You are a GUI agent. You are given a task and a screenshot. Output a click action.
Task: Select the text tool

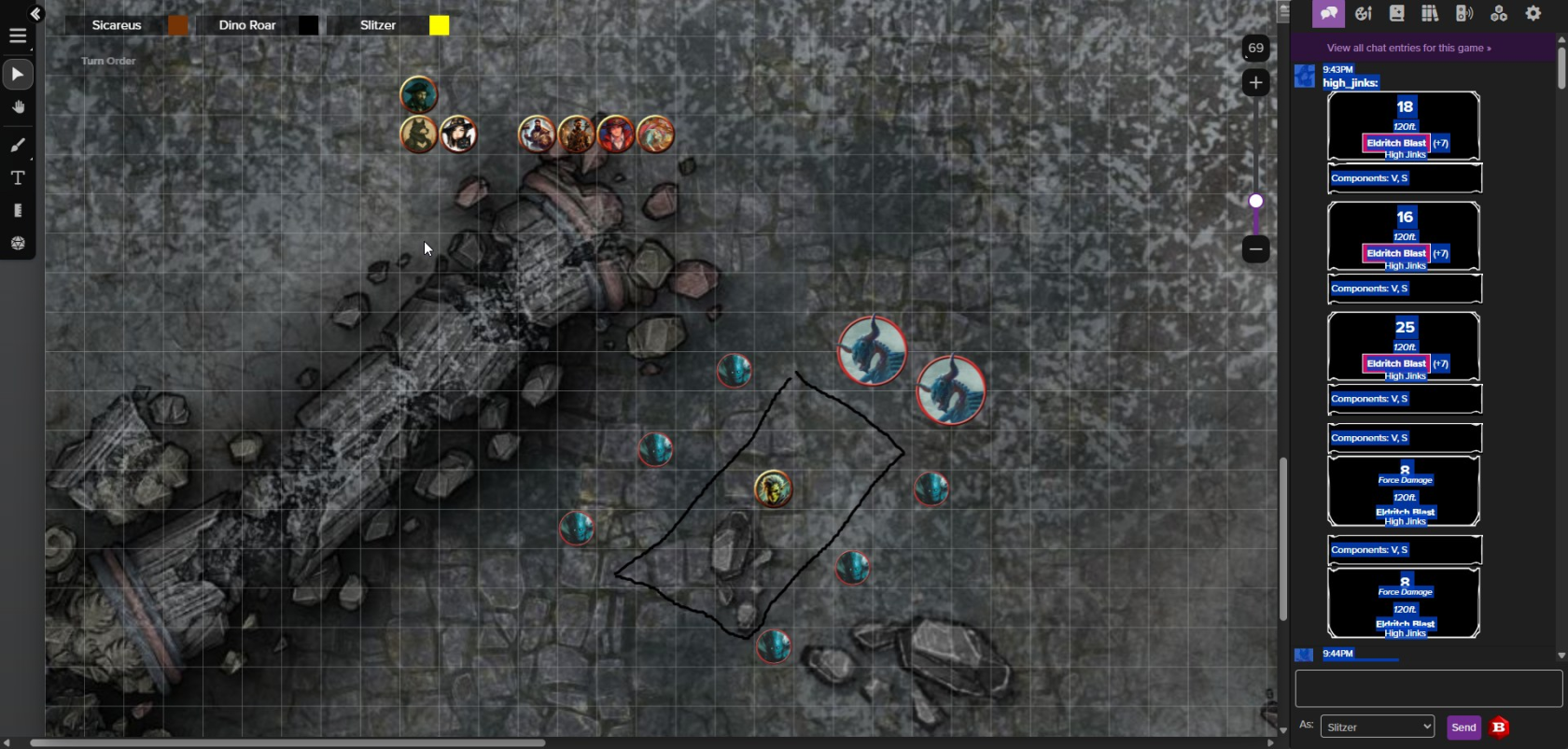click(18, 177)
